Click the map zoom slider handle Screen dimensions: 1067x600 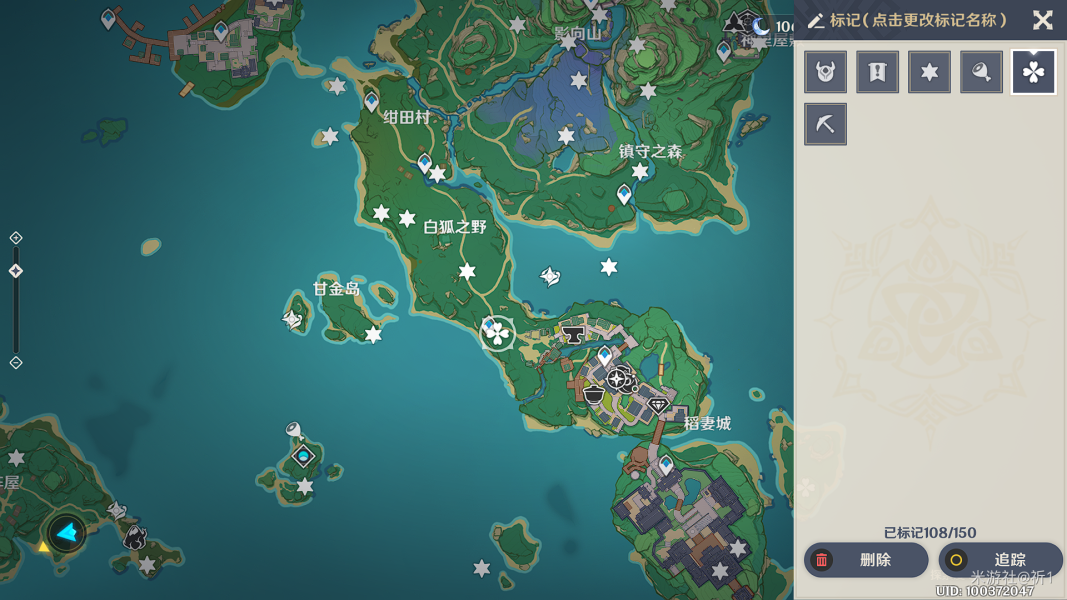(16, 271)
